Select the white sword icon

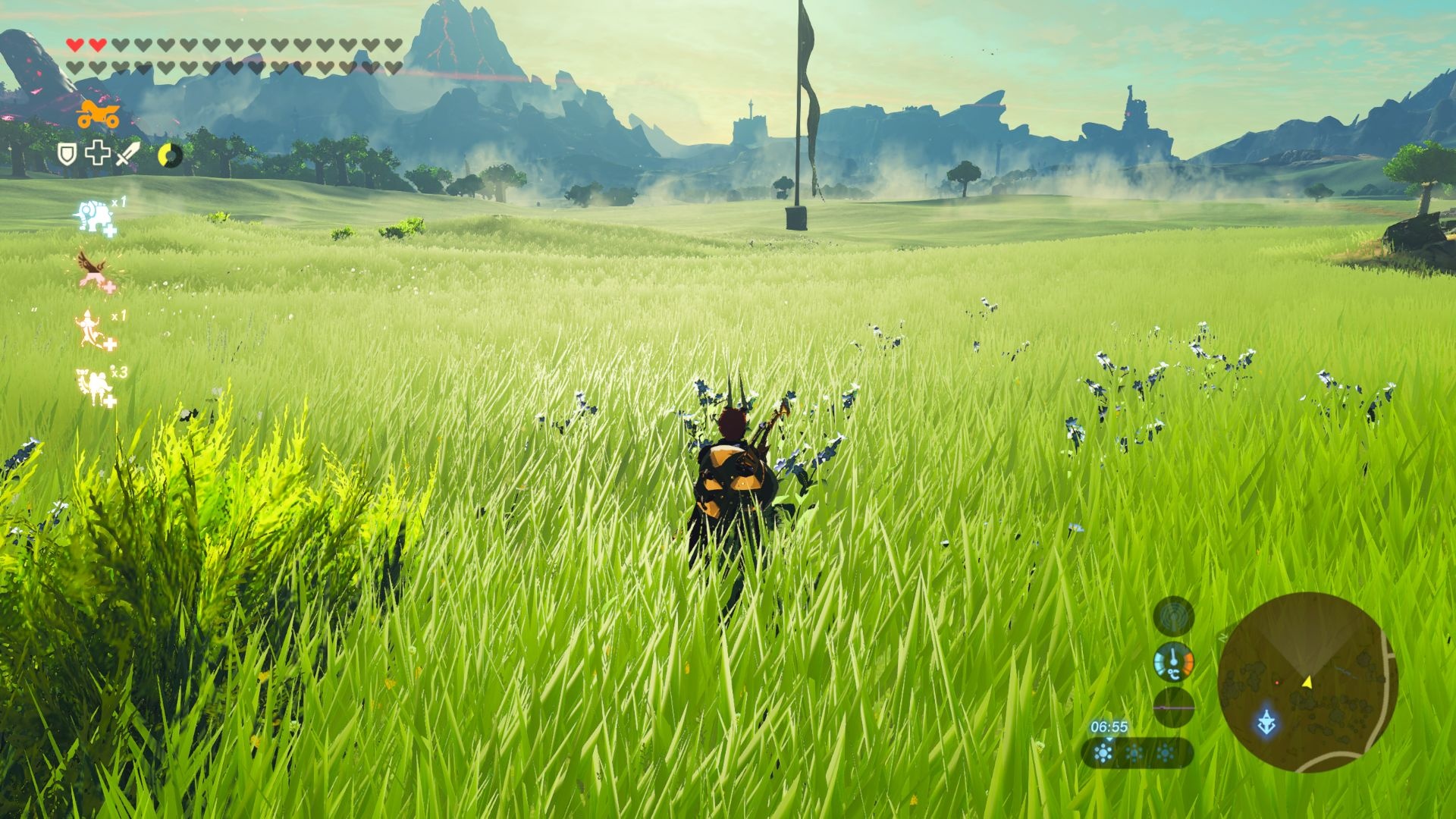(127, 154)
